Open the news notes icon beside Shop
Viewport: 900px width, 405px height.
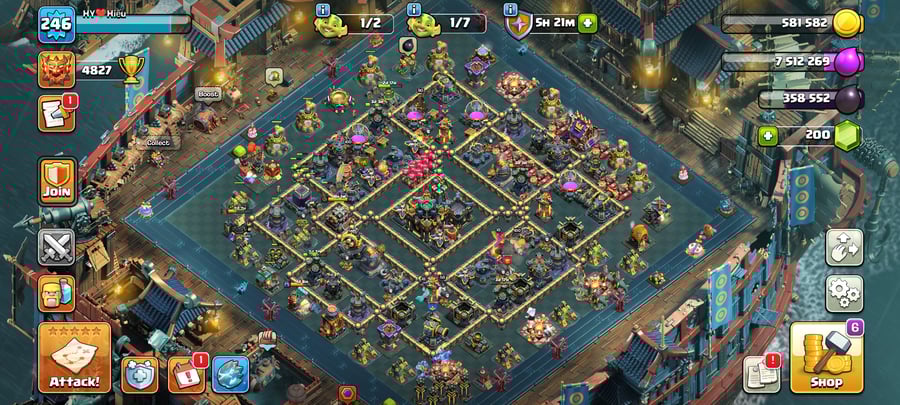762,374
